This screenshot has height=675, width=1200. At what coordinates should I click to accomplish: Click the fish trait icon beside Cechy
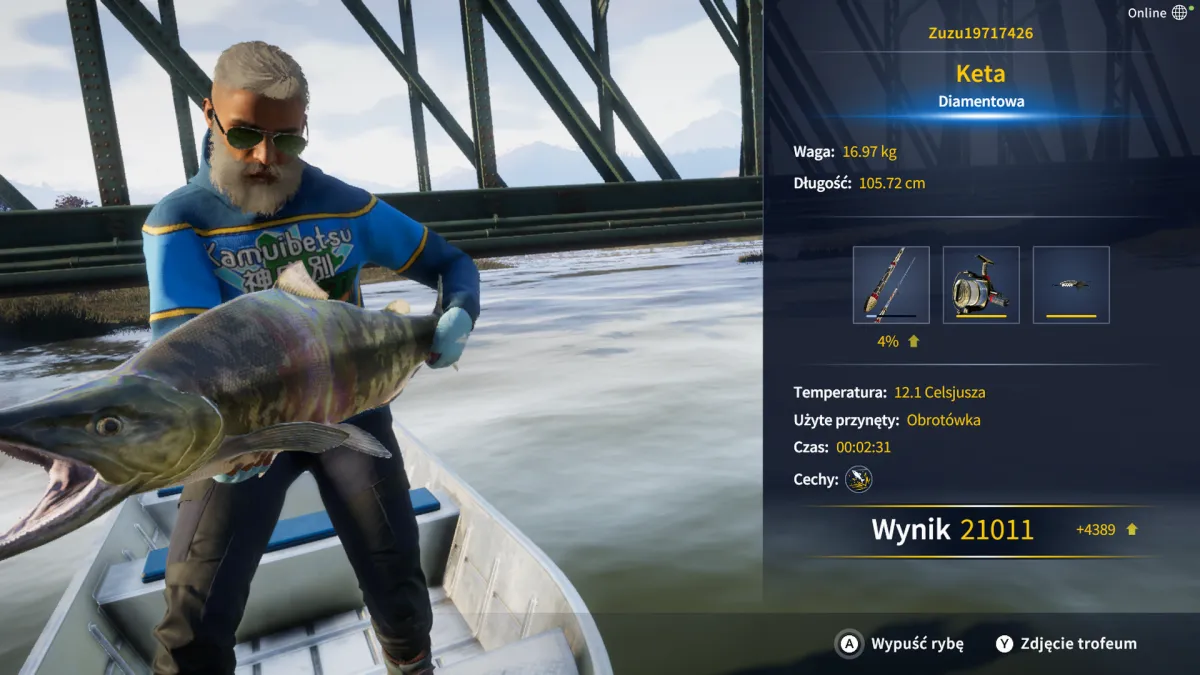tap(858, 480)
